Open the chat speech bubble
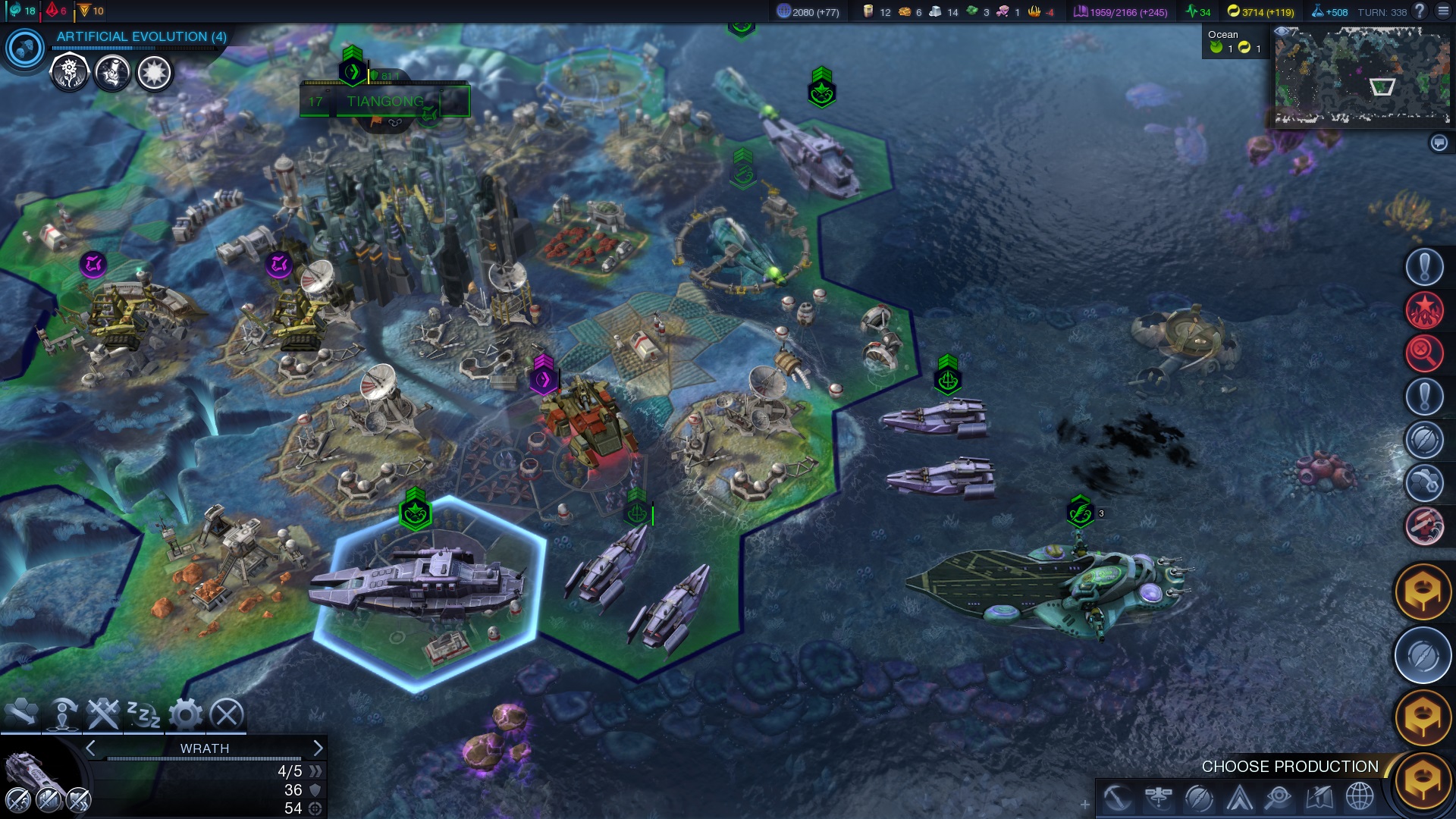 point(1439,143)
